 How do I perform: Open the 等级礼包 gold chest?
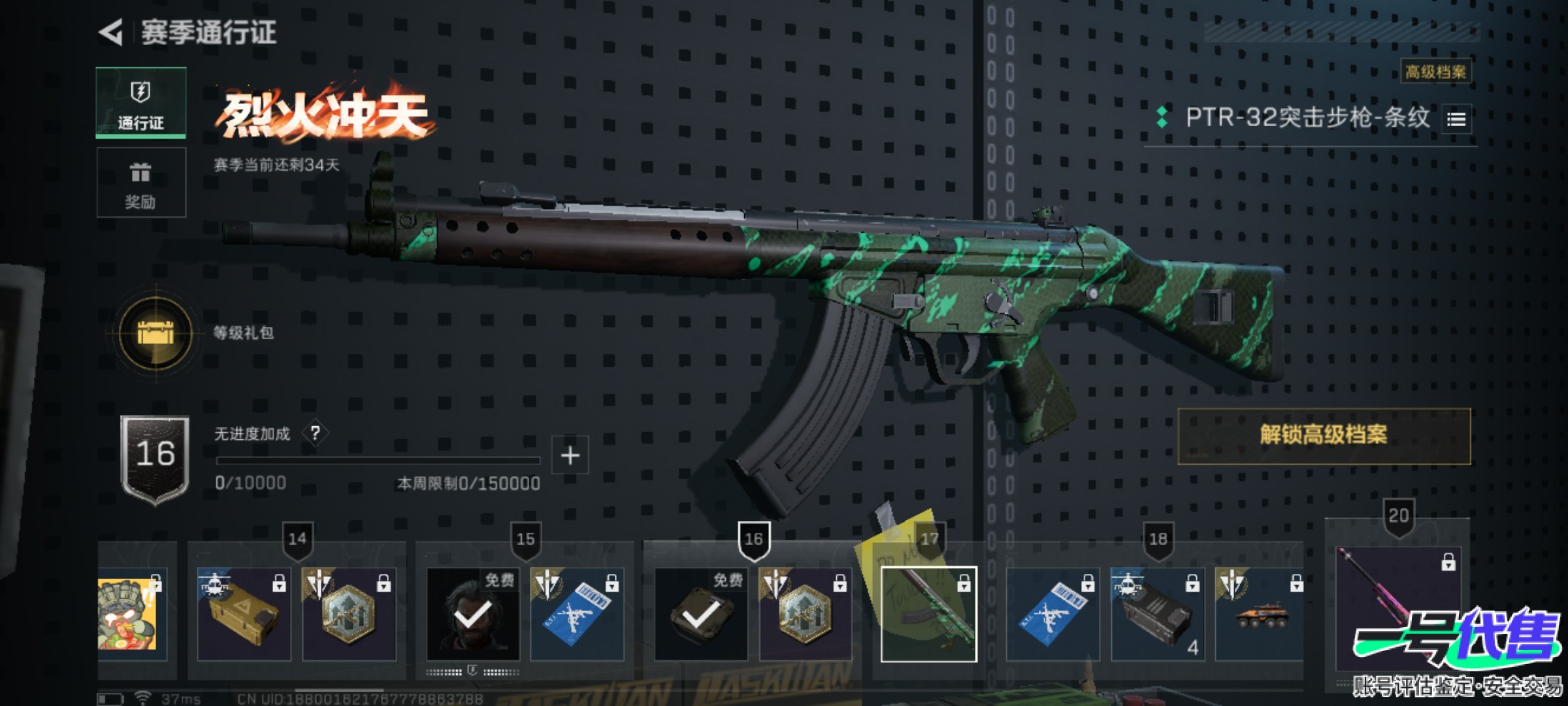[x=155, y=333]
